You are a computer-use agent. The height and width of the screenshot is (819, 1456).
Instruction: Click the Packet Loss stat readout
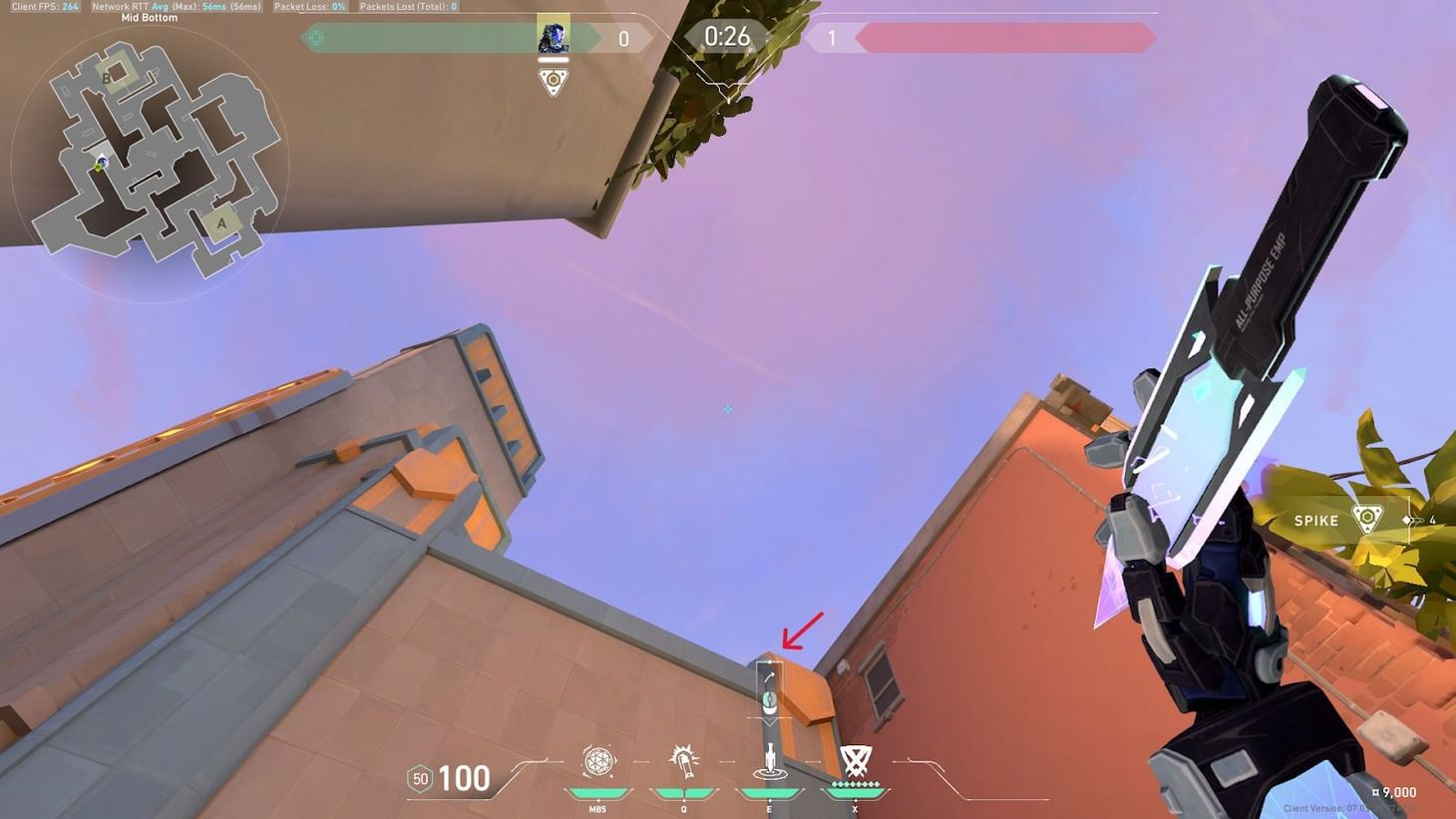pyautogui.click(x=310, y=6)
